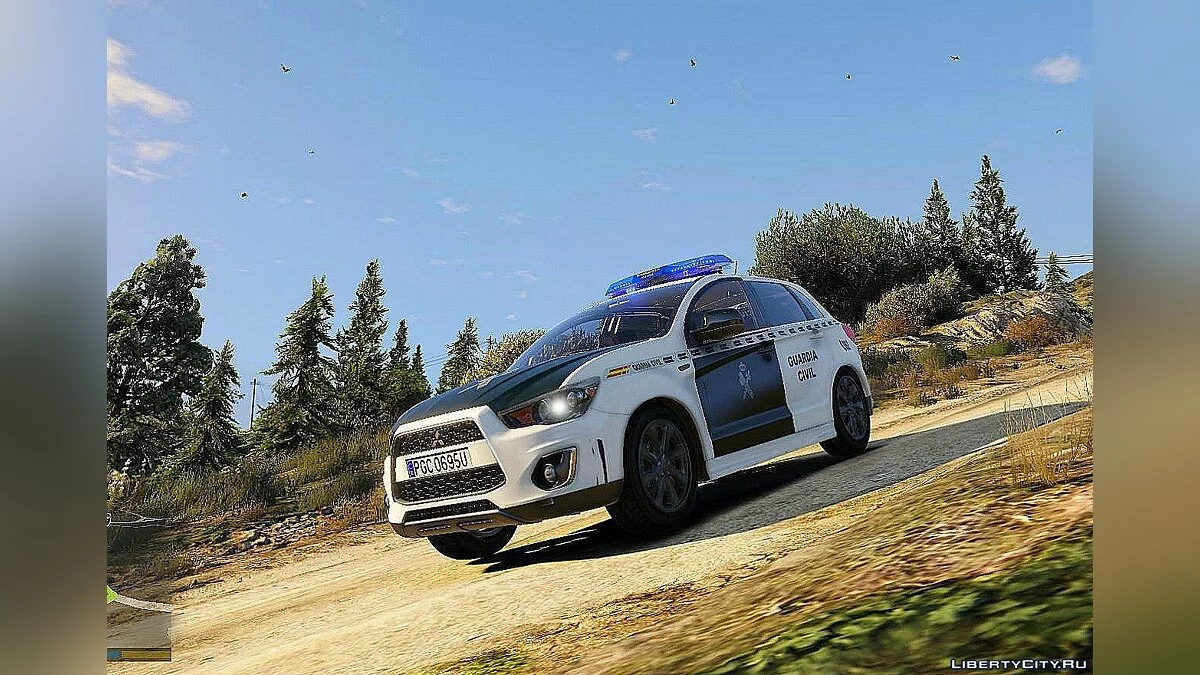Click the partially visible minimap

(x=138, y=626)
